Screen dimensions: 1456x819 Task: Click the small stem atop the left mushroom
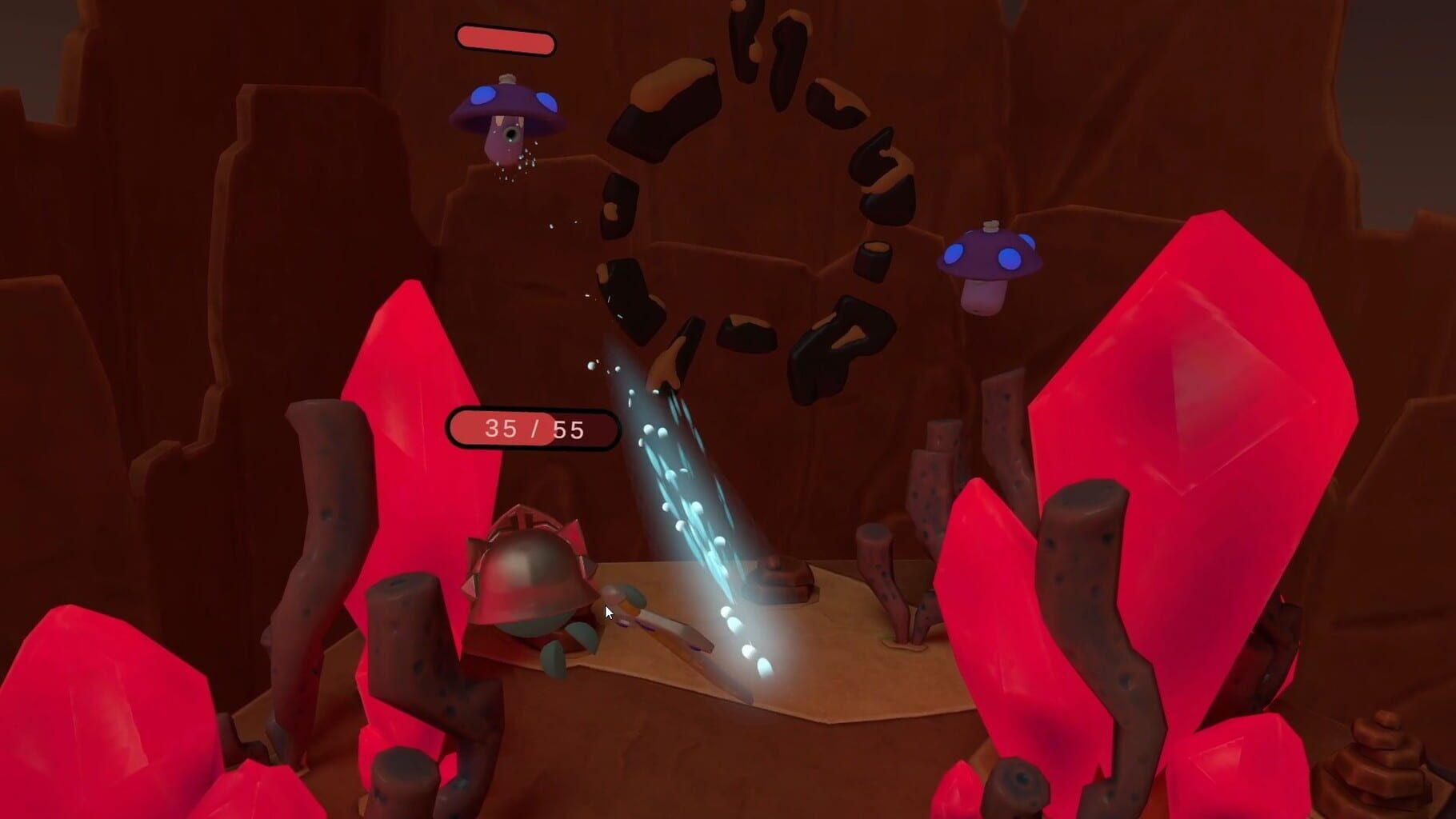pos(506,80)
